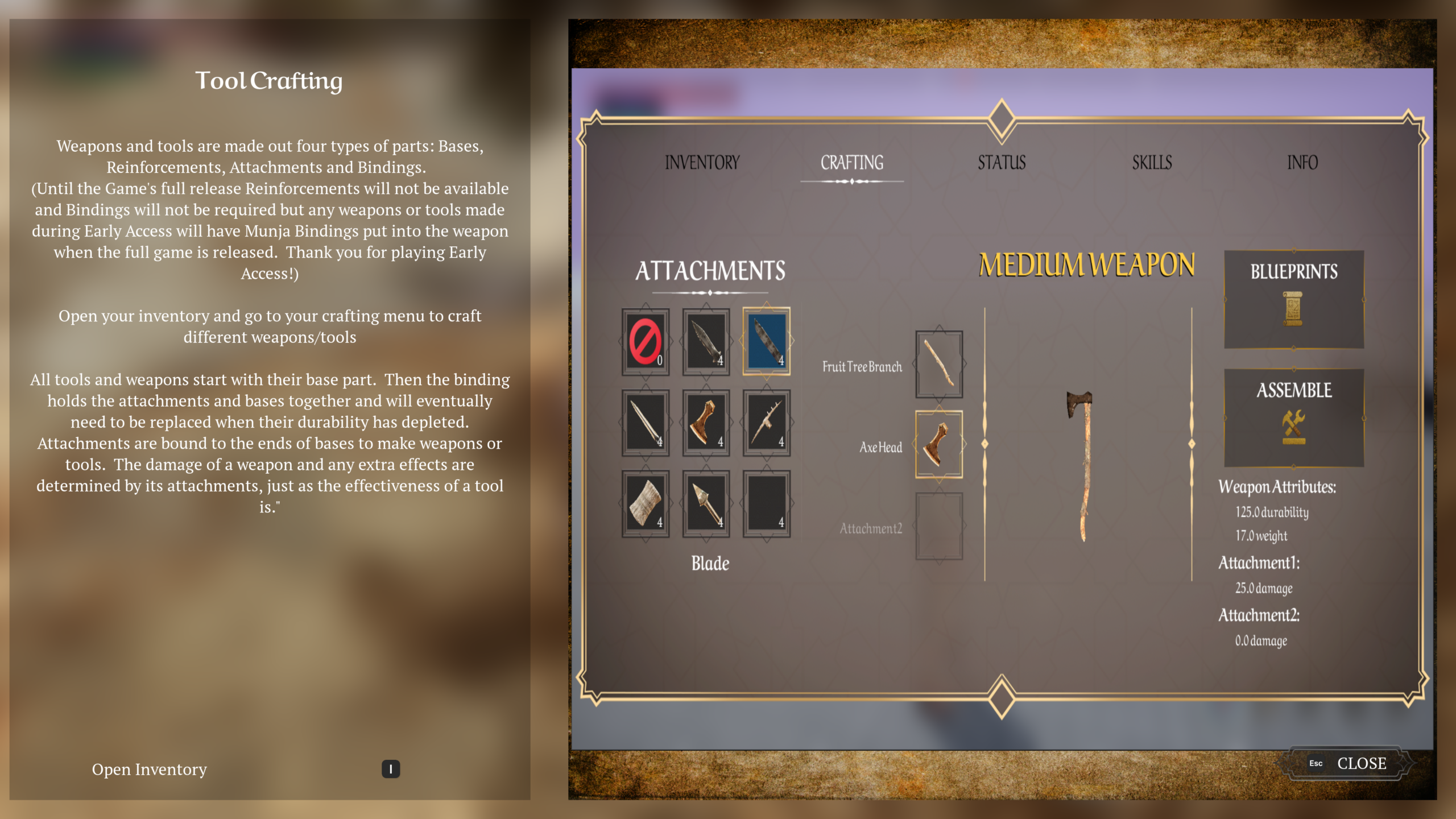Choose the thin needle-like blade attachment

click(x=645, y=423)
